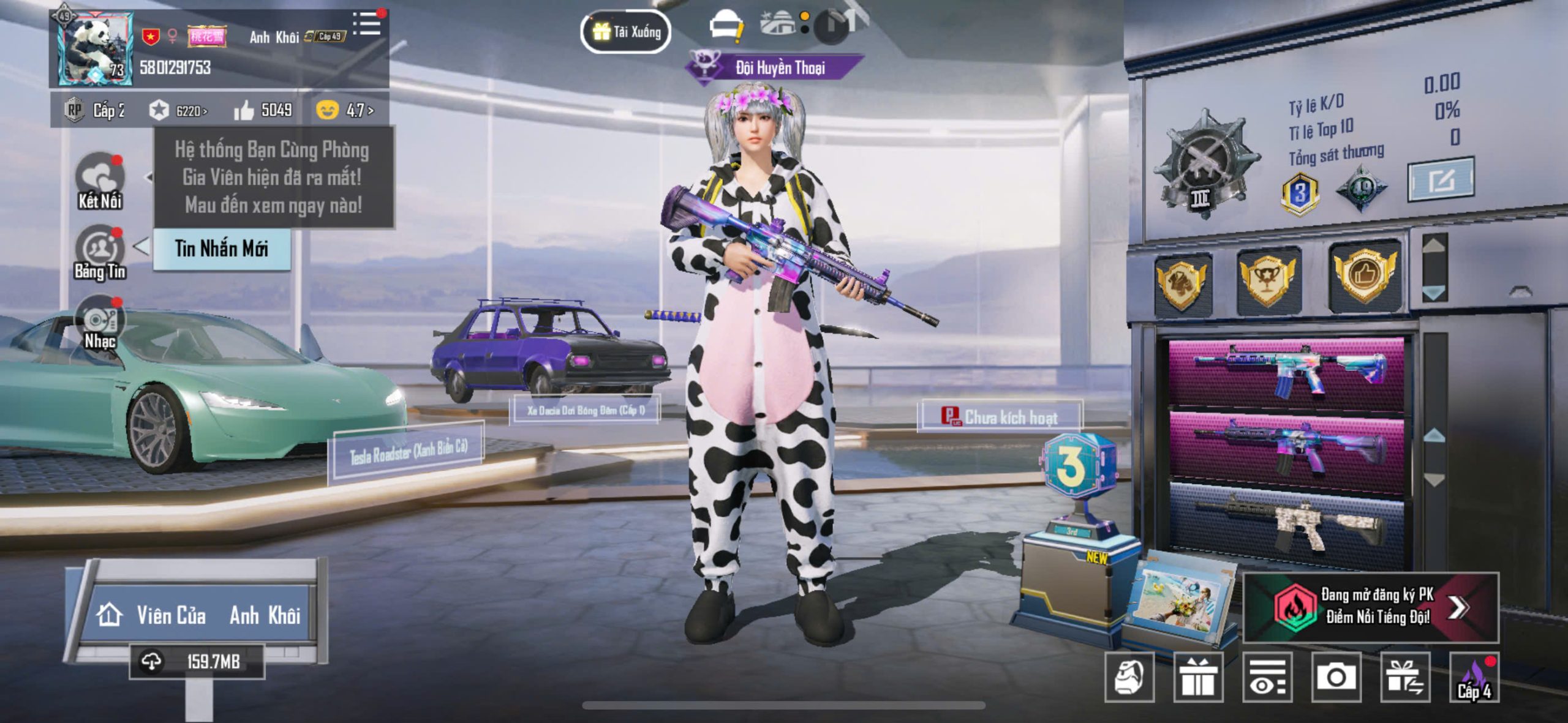Image resolution: width=1568 pixels, height=723 pixels.
Task: Open the camera screenshot button
Action: click(1336, 677)
